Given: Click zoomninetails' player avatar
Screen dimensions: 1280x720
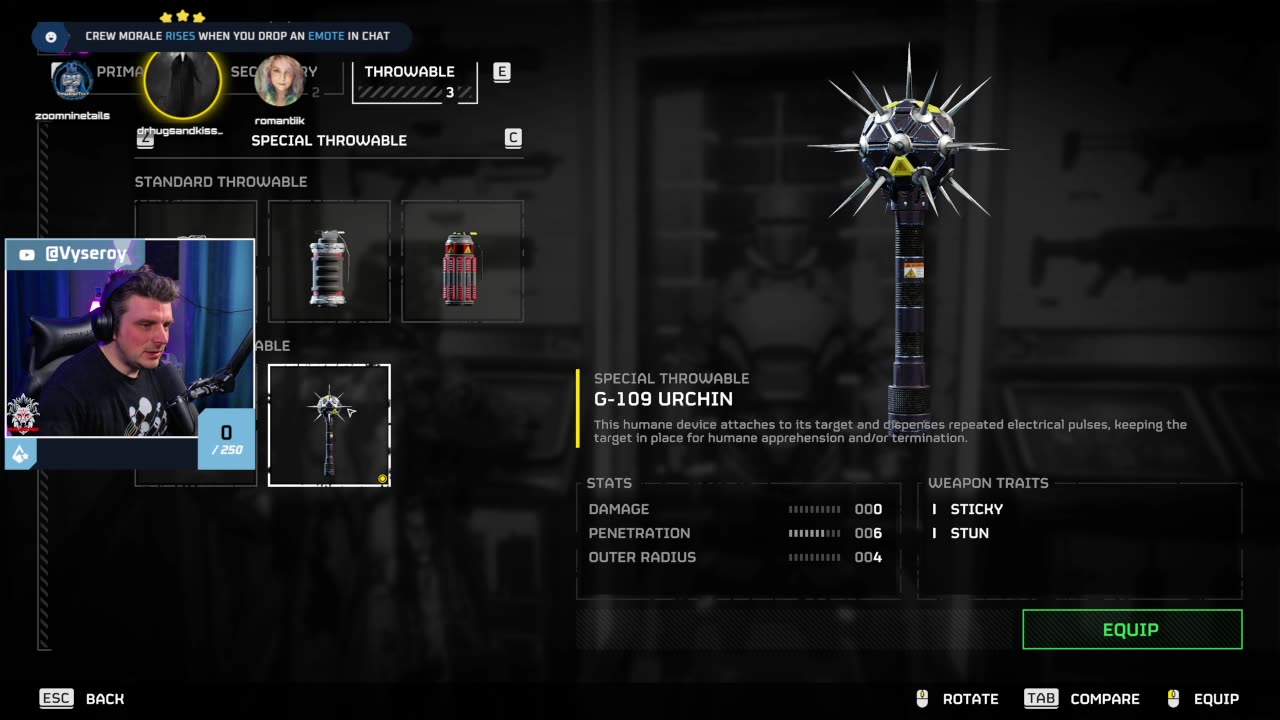Looking at the screenshot, I should click(x=72, y=82).
